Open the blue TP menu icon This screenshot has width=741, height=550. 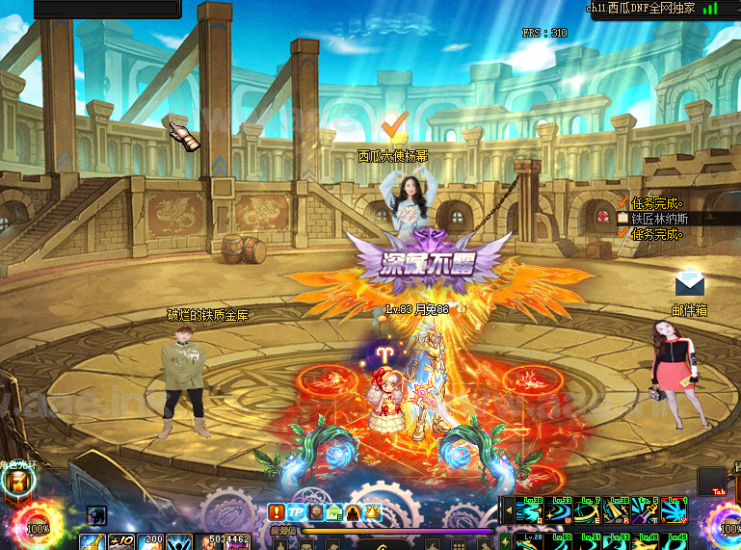click(296, 512)
